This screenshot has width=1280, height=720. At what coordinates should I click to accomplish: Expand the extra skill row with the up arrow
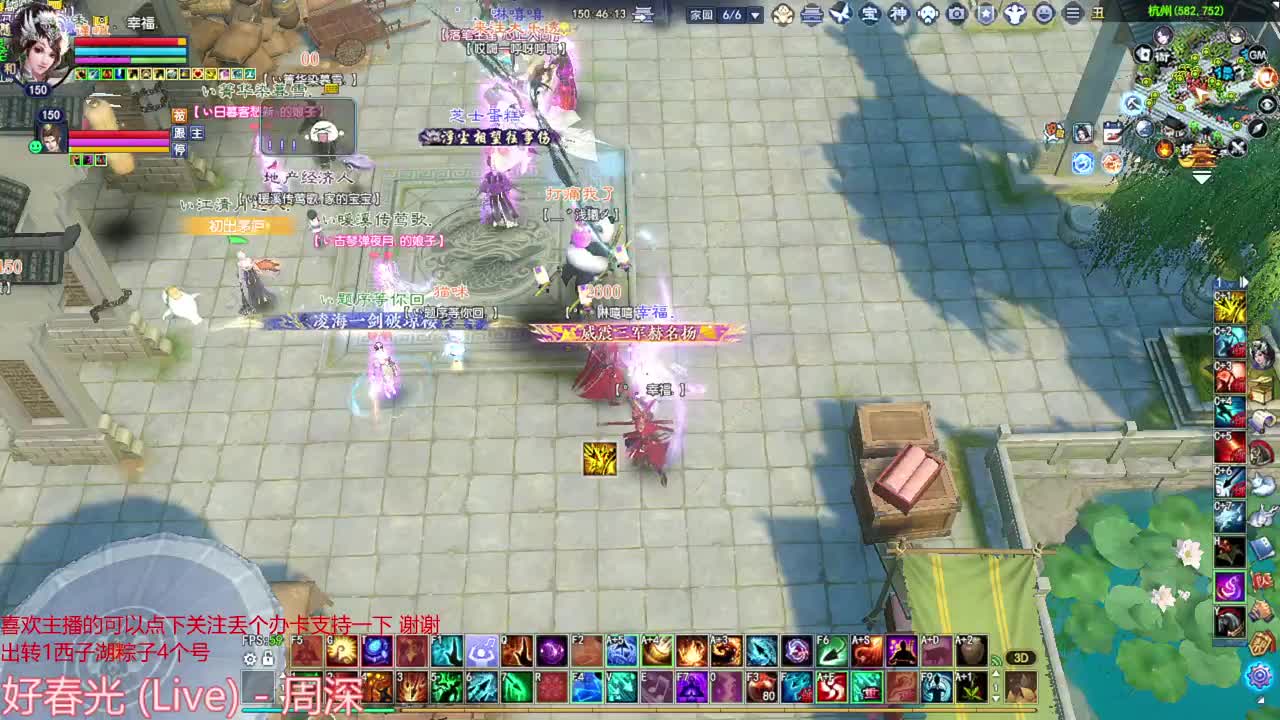tap(996, 674)
